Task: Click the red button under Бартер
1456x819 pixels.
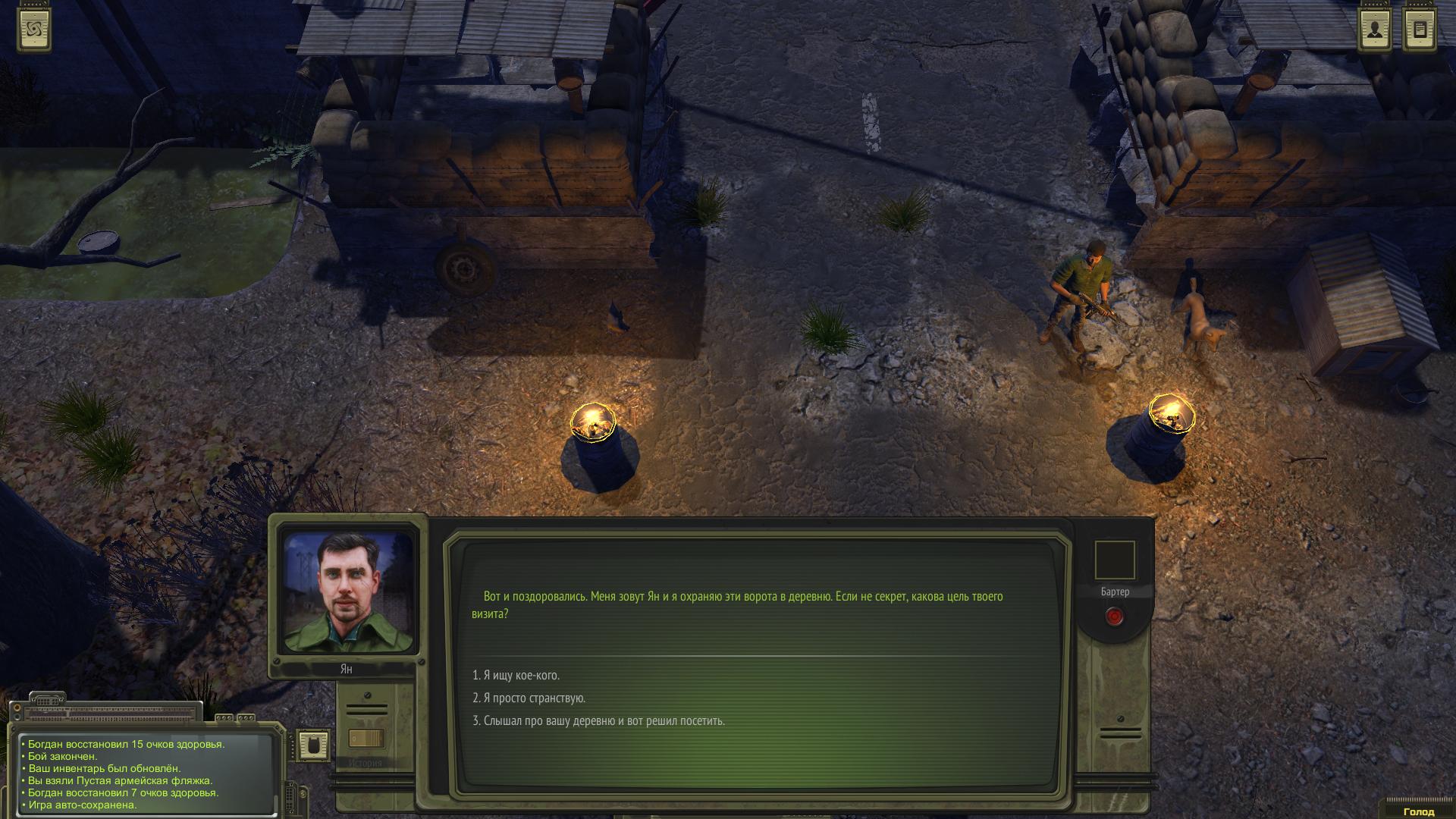Action: (1114, 617)
